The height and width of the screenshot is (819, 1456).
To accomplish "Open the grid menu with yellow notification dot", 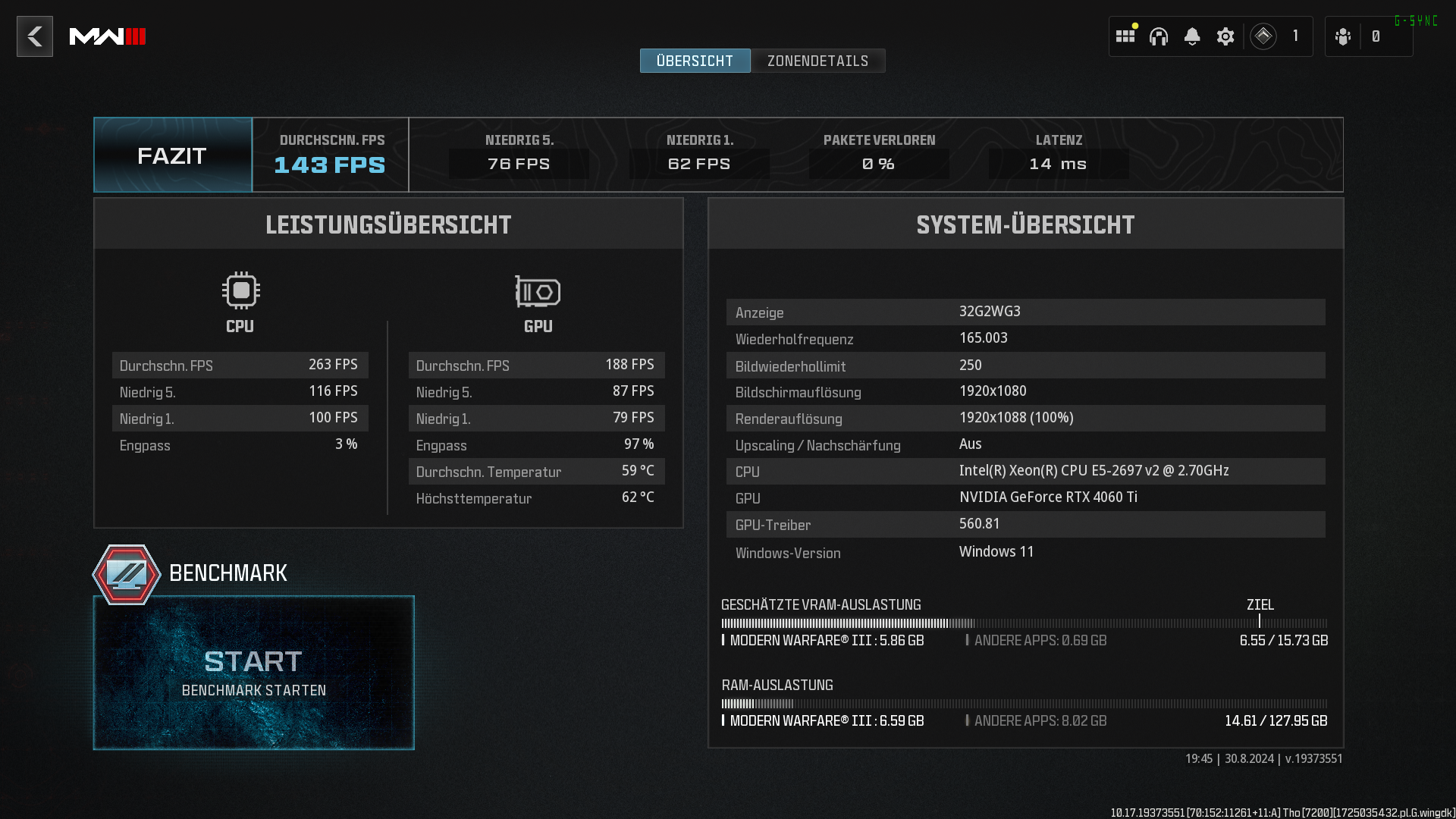I will click(x=1125, y=36).
